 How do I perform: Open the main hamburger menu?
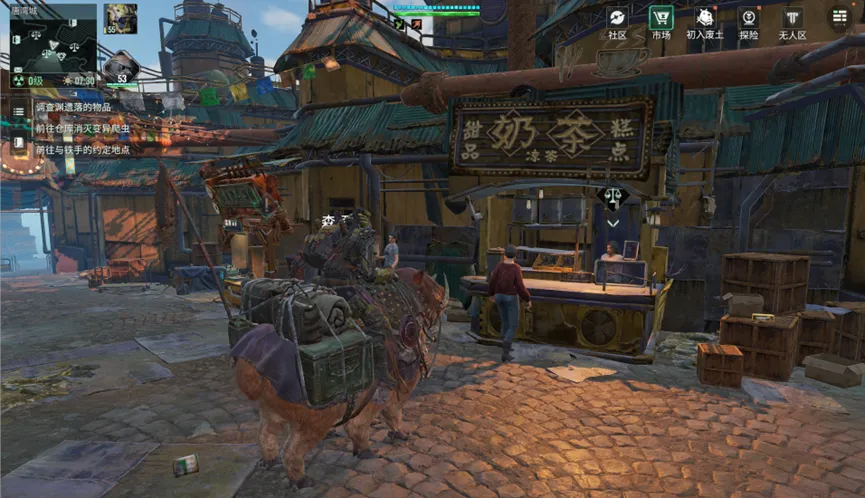click(839, 17)
